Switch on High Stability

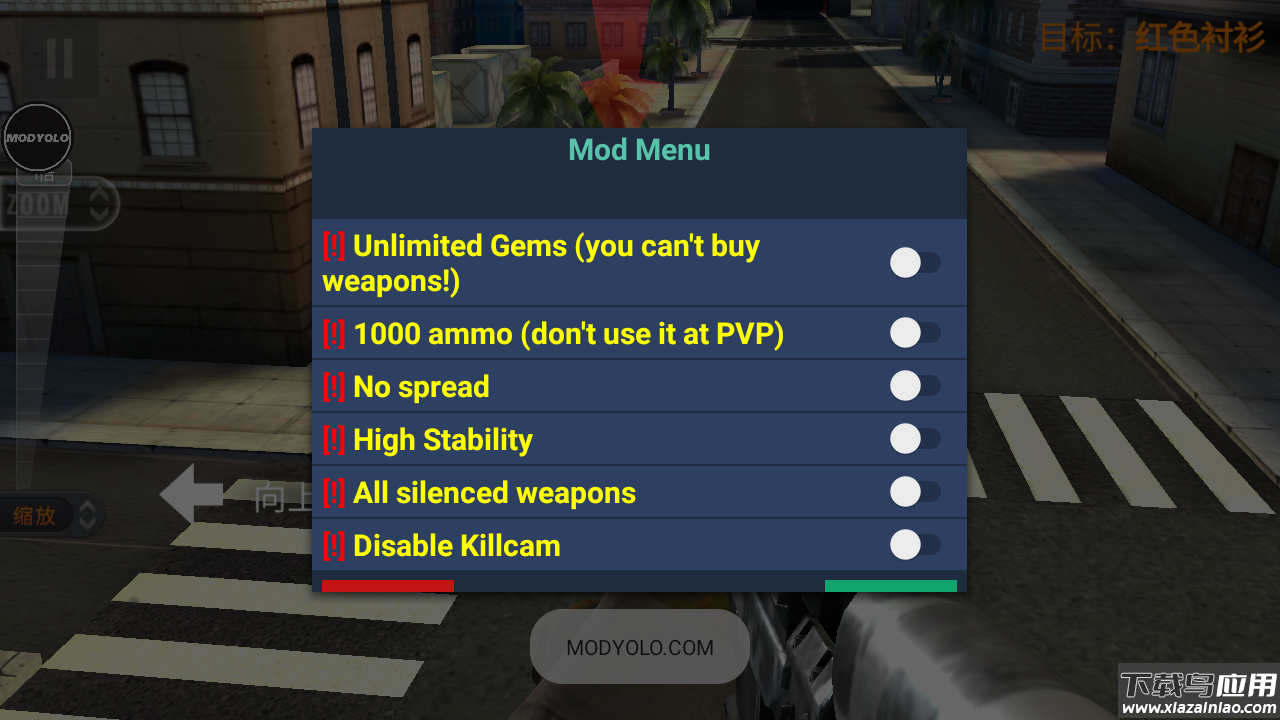pos(914,439)
